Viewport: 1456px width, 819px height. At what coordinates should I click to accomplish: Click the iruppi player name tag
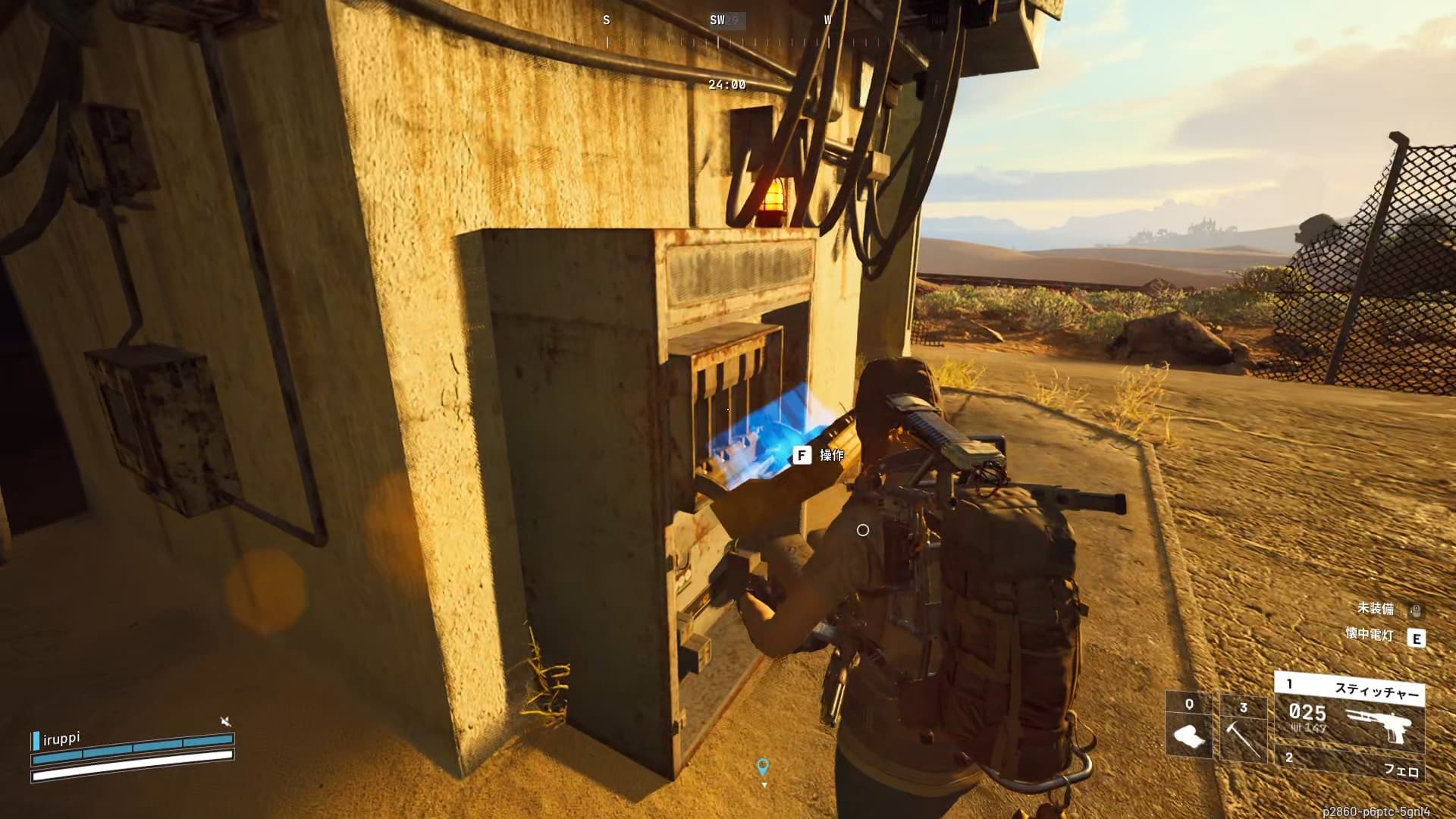pos(61,738)
